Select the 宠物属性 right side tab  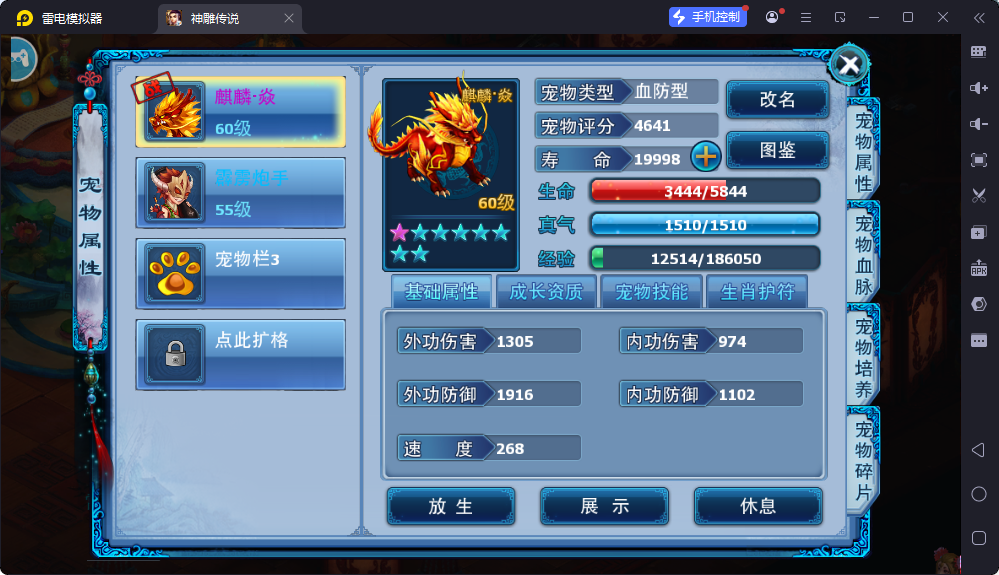(x=863, y=150)
